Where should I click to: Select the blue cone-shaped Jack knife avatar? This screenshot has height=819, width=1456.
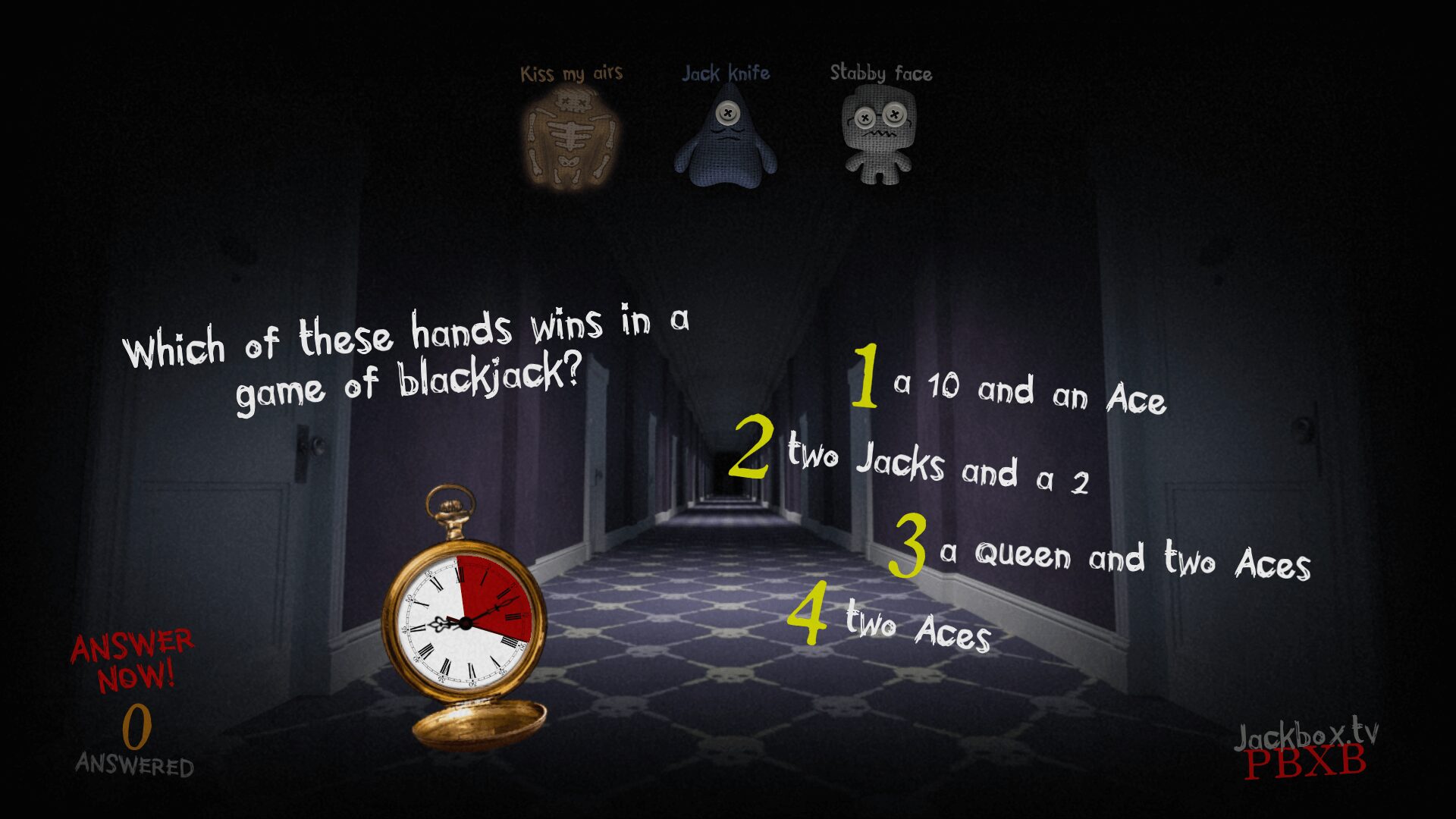(x=726, y=140)
